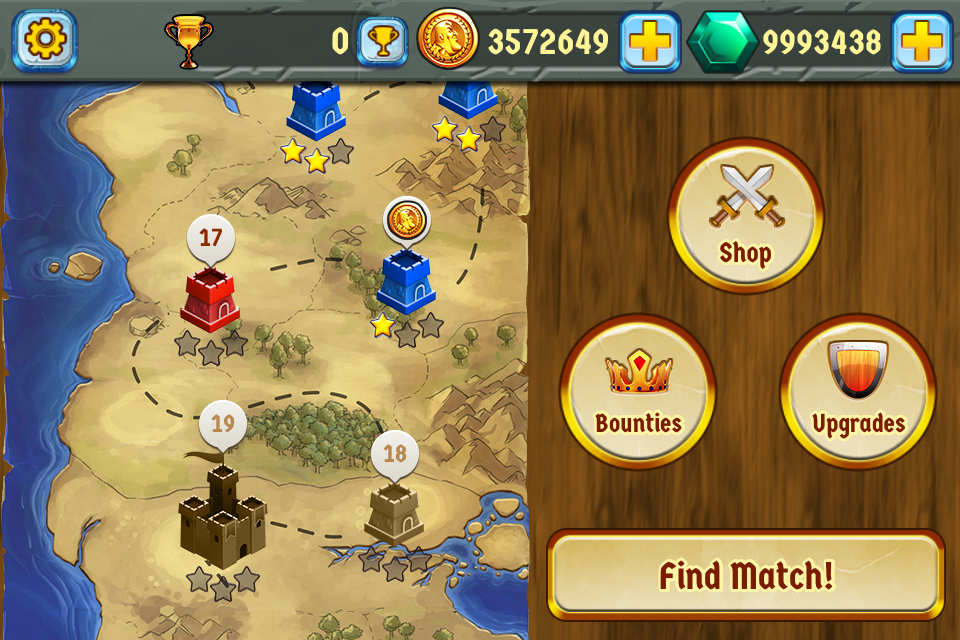Buy more green gems with plus button
The width and height of the screenshot is (960, 640).
pyautogui.click(x=921, y=41)
